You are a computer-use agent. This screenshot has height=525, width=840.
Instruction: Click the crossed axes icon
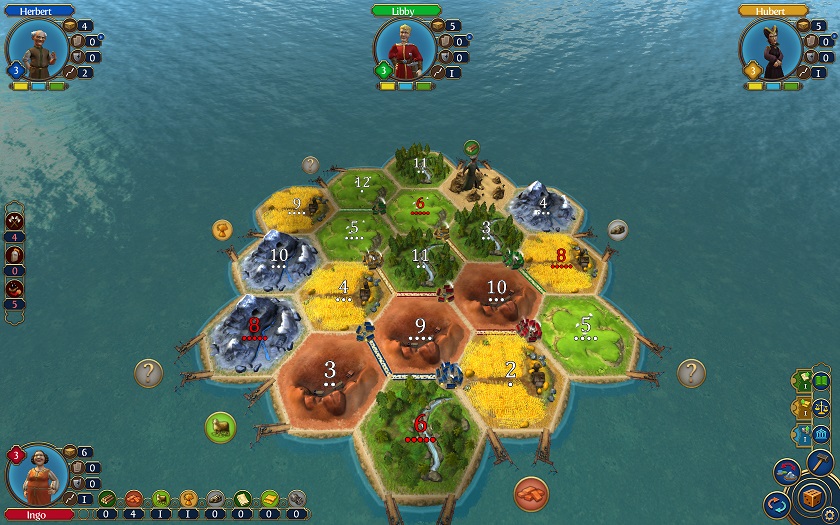tap(15, 221)
